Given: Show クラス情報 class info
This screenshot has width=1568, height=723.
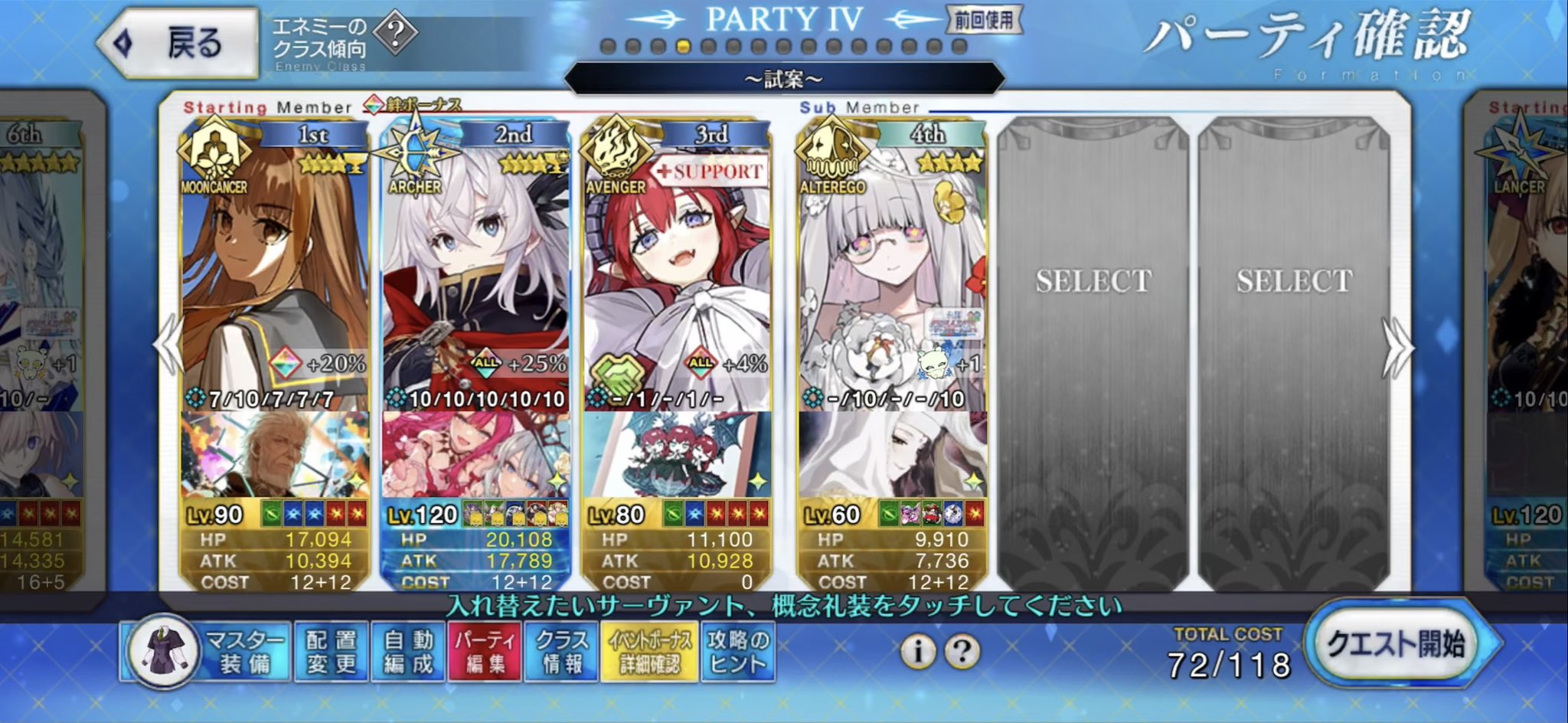Looking at the screenshot, I should tap(562, 652).
